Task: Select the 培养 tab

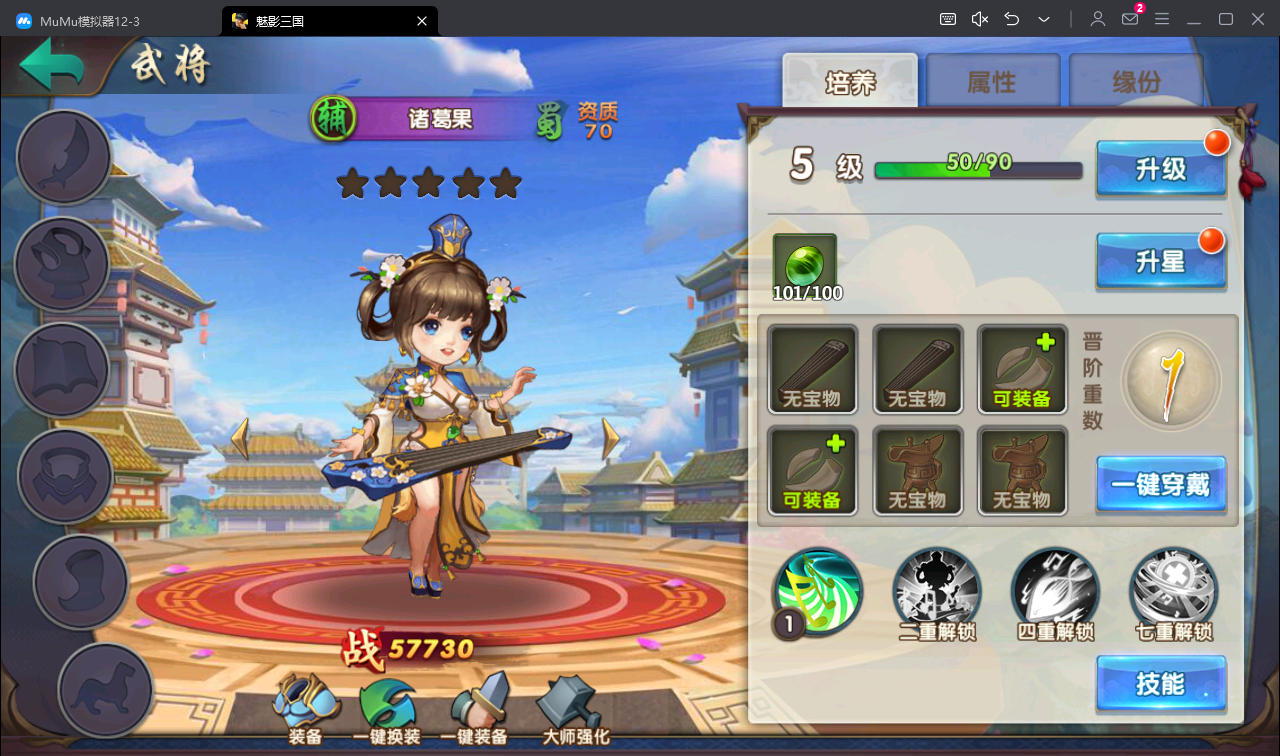Action: (x=850, y=82)
